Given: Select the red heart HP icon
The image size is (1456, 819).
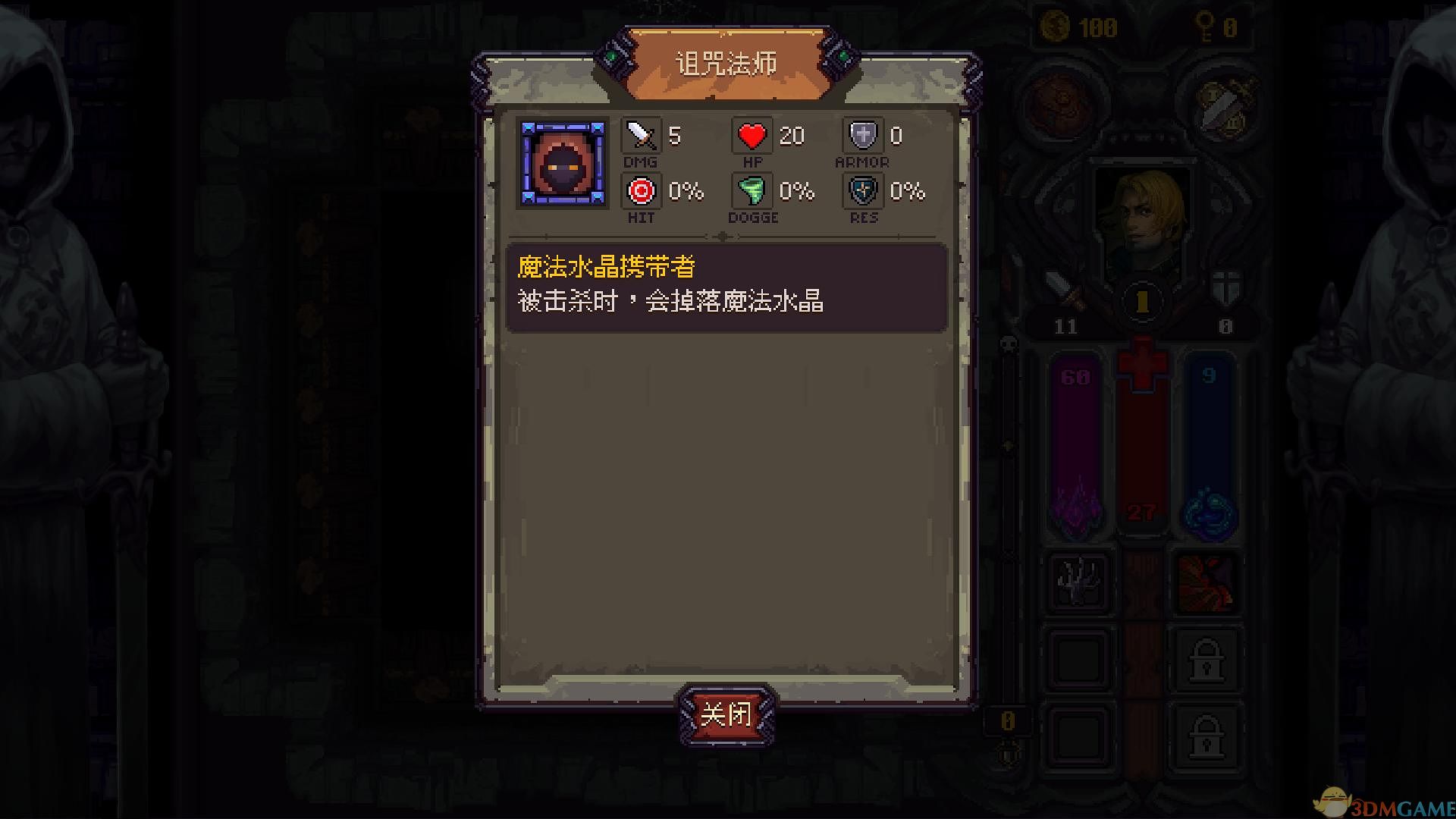Looking at the screenshot, I should 752,136.
